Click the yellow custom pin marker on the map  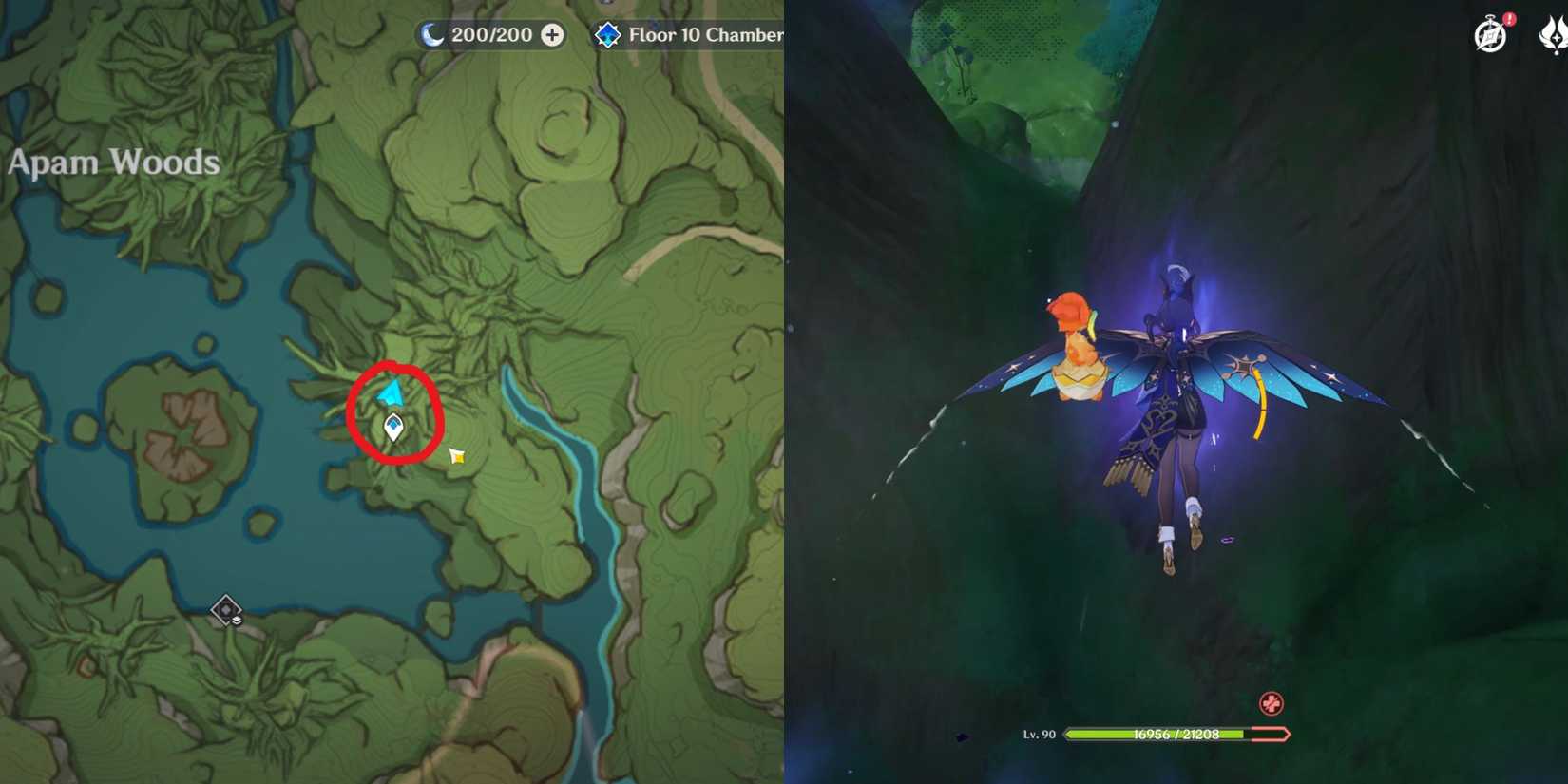pos(454,455)
